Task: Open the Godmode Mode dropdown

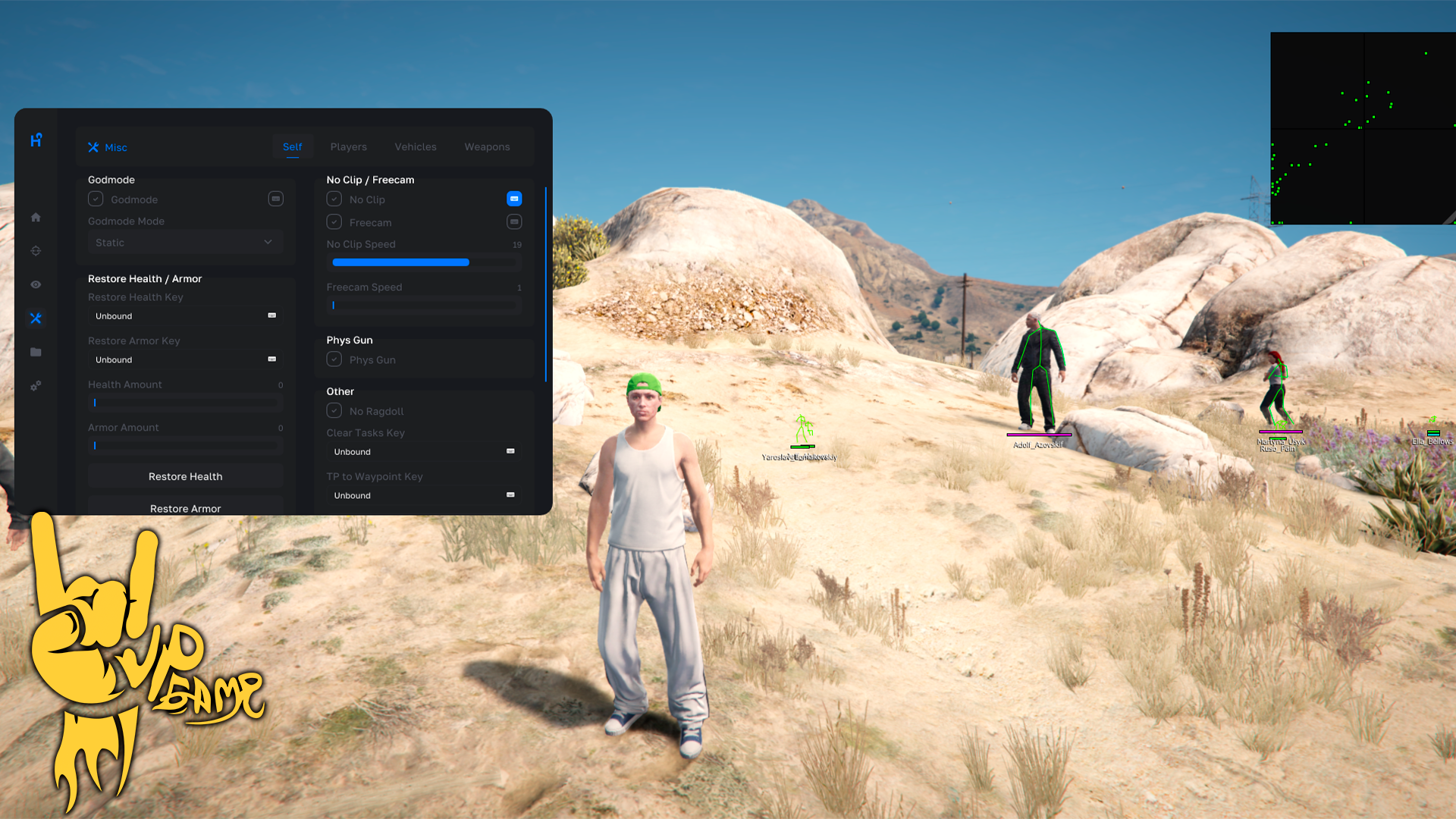Action: coord(184,243)
